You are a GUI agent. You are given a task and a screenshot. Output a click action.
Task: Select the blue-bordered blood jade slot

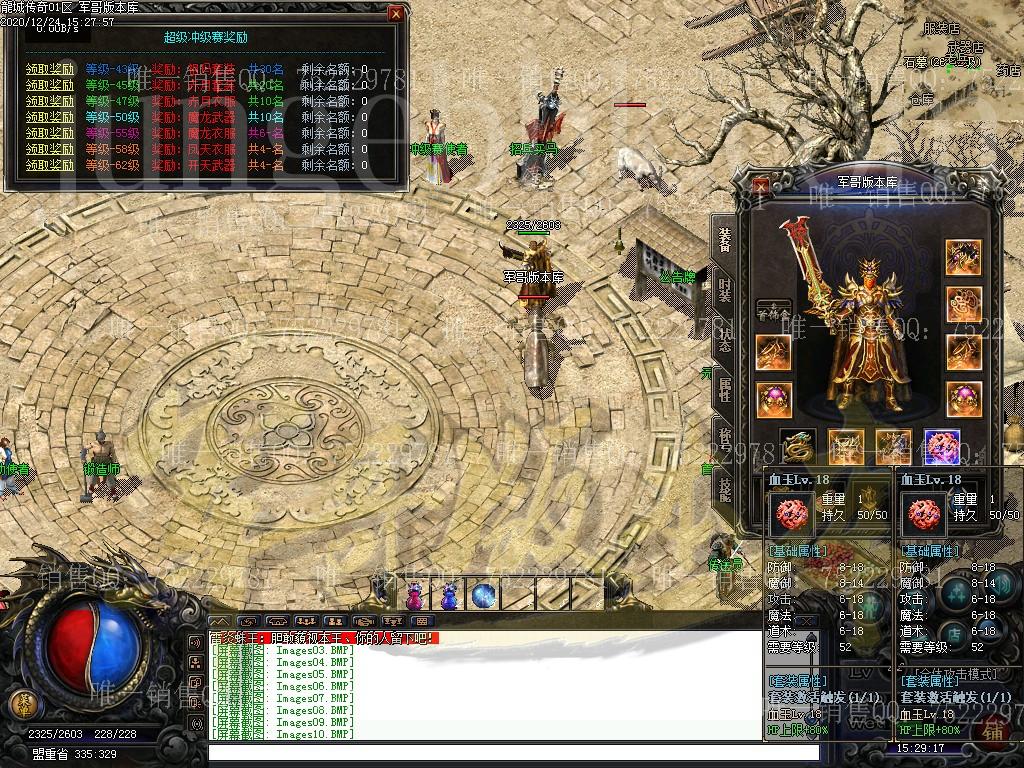pyautogui.click(x=942, y=448)
